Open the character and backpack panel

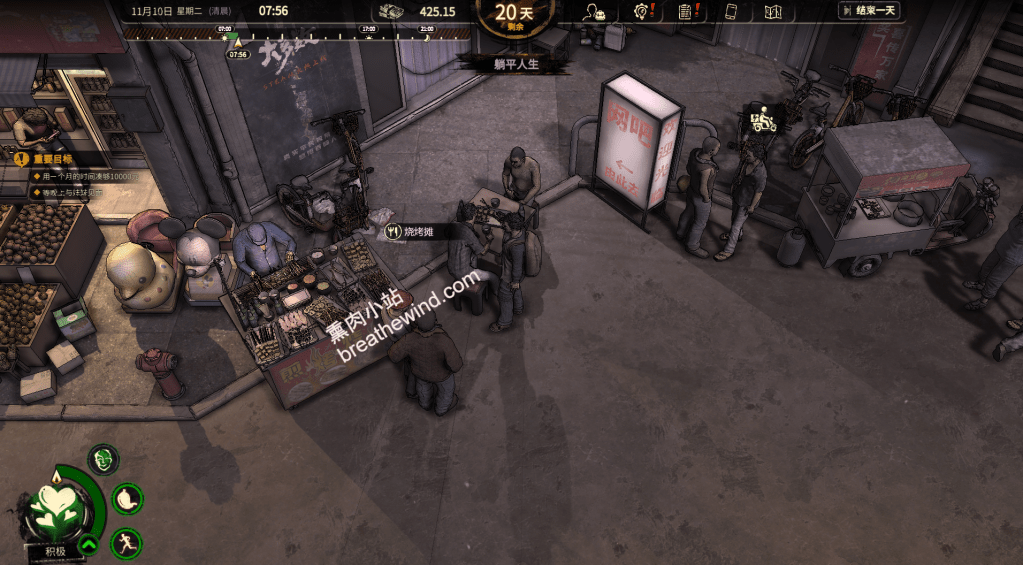click(595, 12)
